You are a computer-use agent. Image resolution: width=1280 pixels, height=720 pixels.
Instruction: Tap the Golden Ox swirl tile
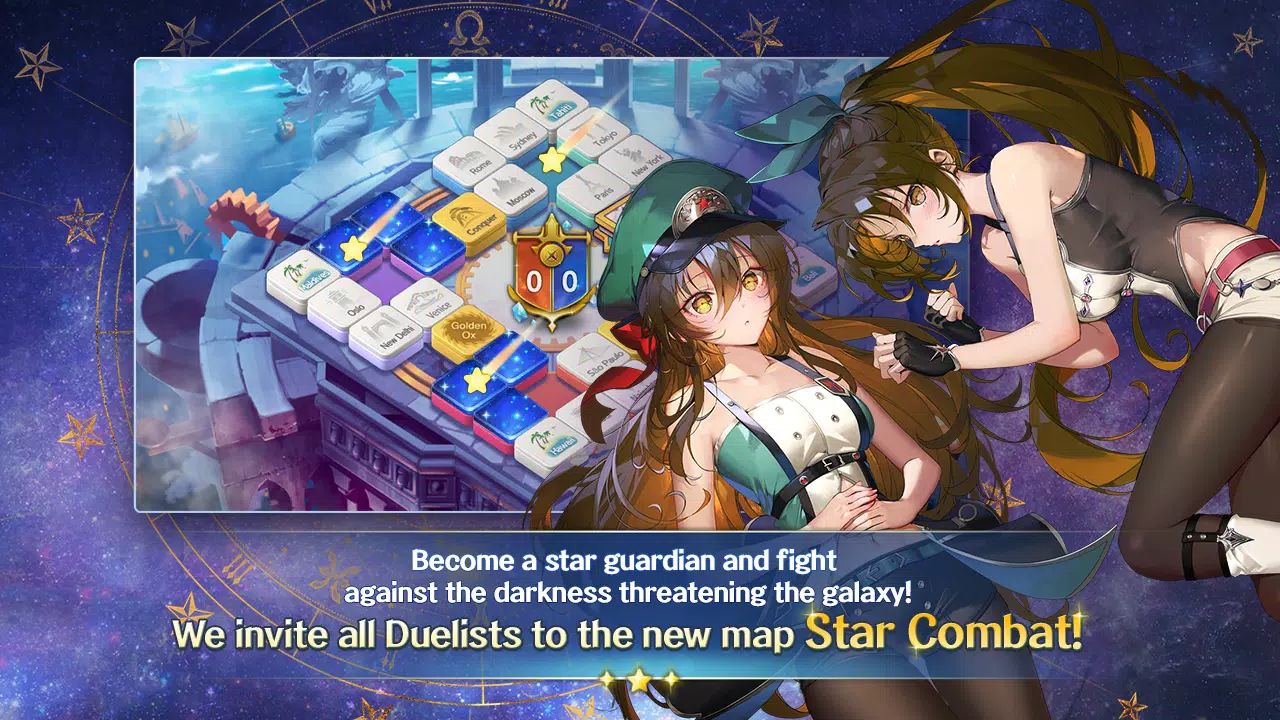467,332
